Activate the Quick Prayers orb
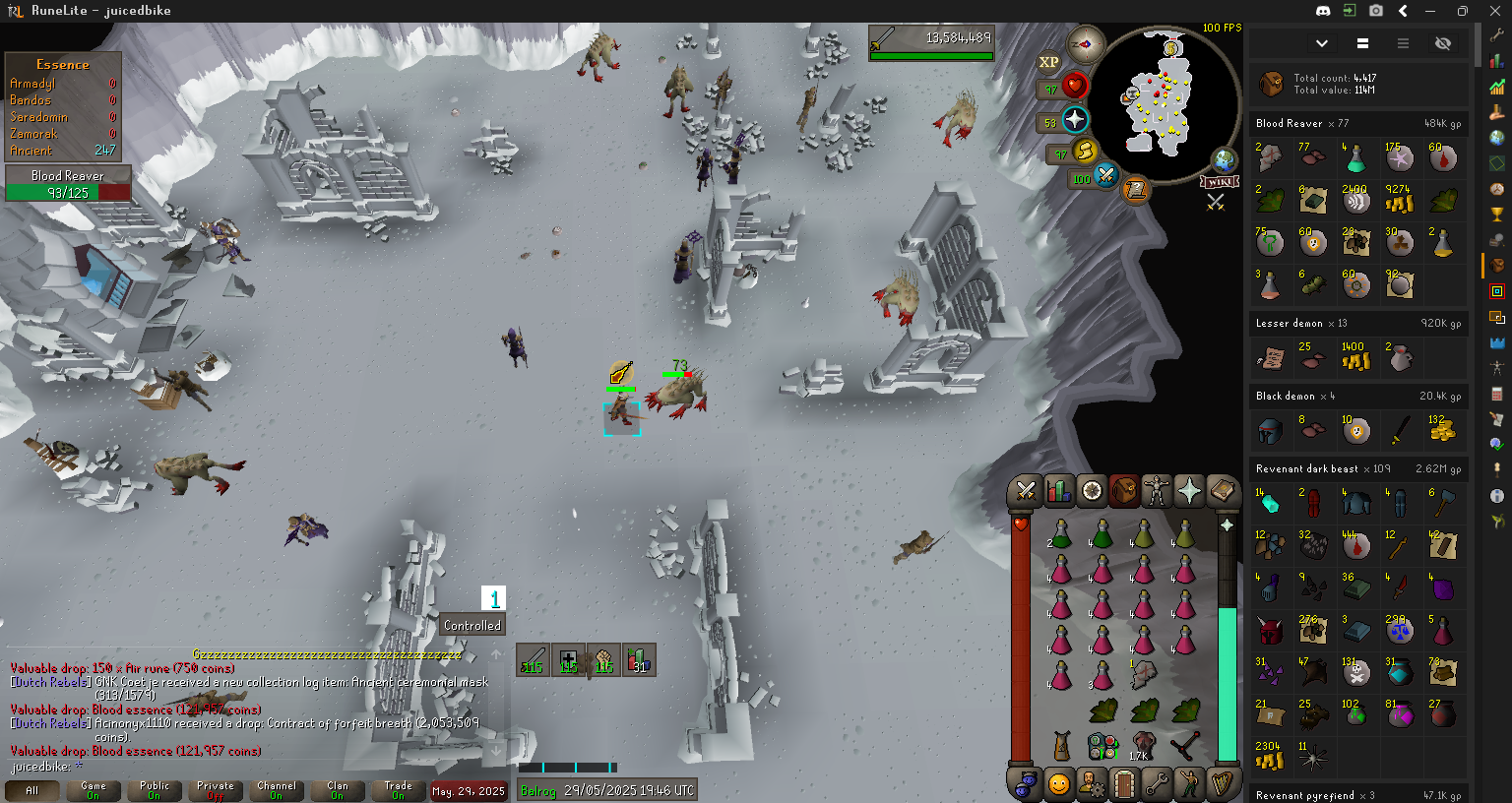 click(x=1075, y=121)
